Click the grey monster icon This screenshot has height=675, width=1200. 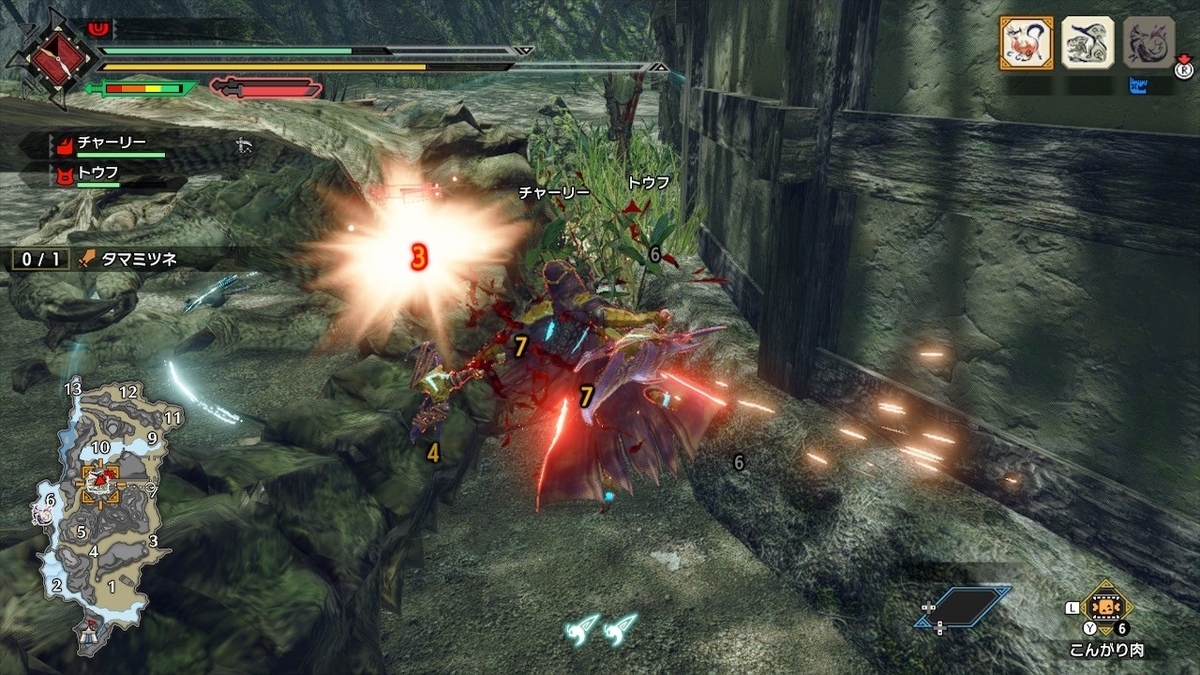coord(1087,43)
